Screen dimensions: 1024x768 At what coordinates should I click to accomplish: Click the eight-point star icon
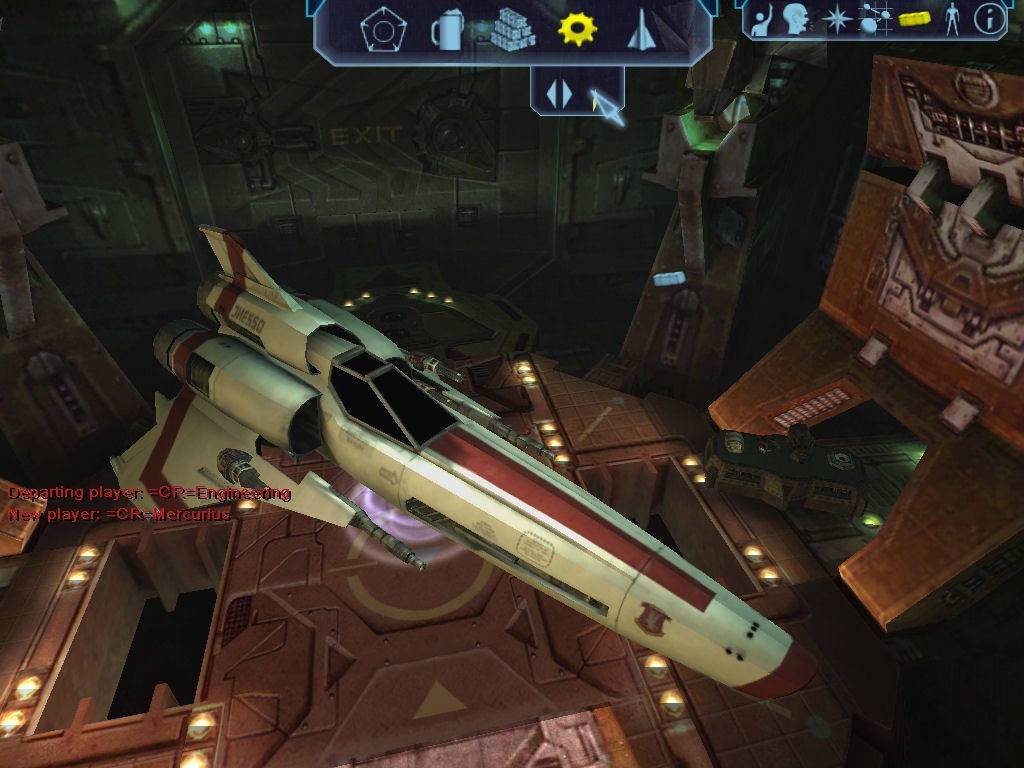(x=836, y=18)
